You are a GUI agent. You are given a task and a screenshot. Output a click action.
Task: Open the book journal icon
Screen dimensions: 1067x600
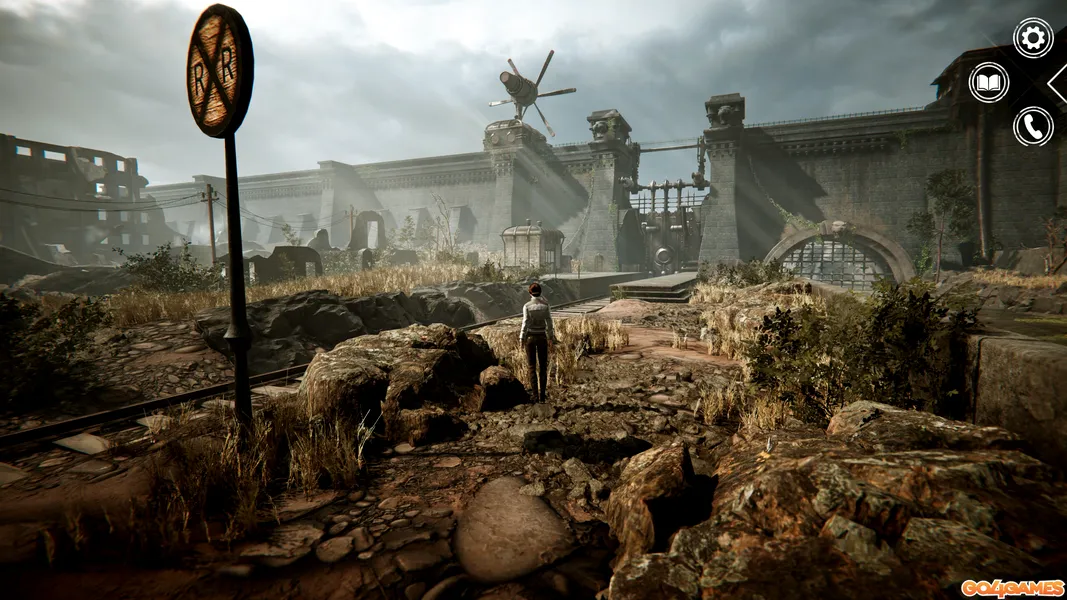[988, 82]
